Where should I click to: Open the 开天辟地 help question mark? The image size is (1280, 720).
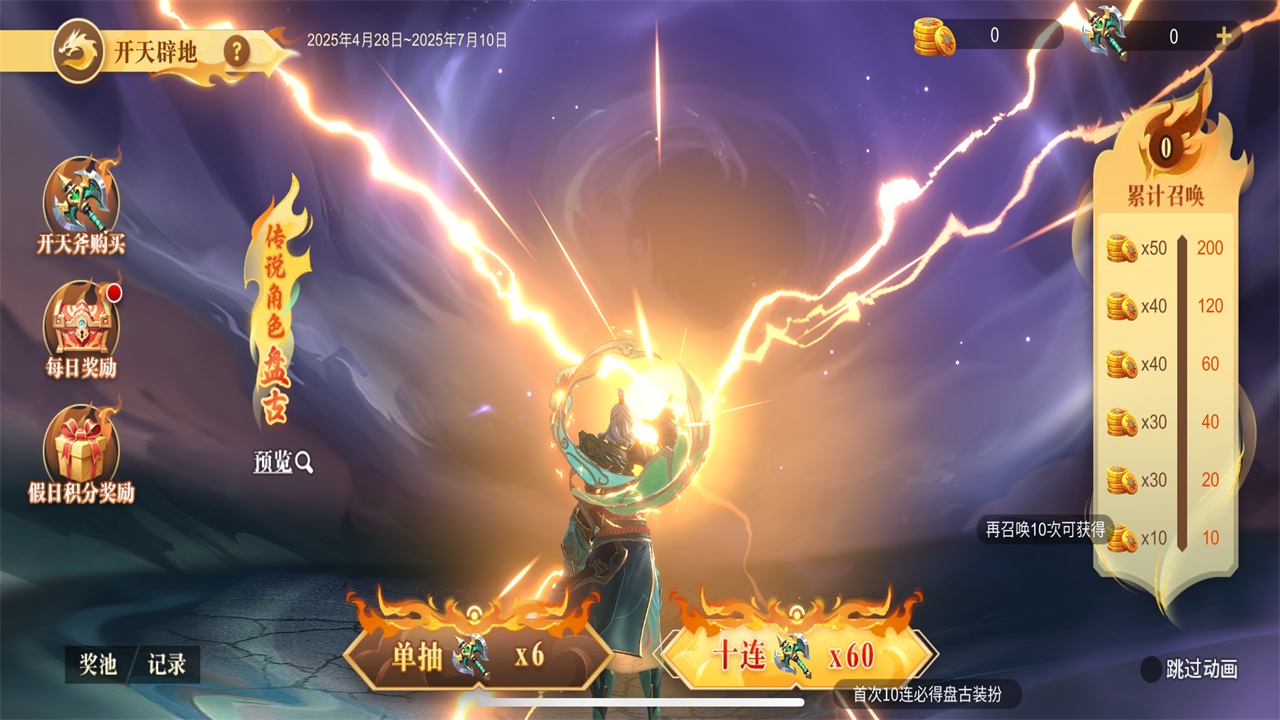tap(236, 50)
